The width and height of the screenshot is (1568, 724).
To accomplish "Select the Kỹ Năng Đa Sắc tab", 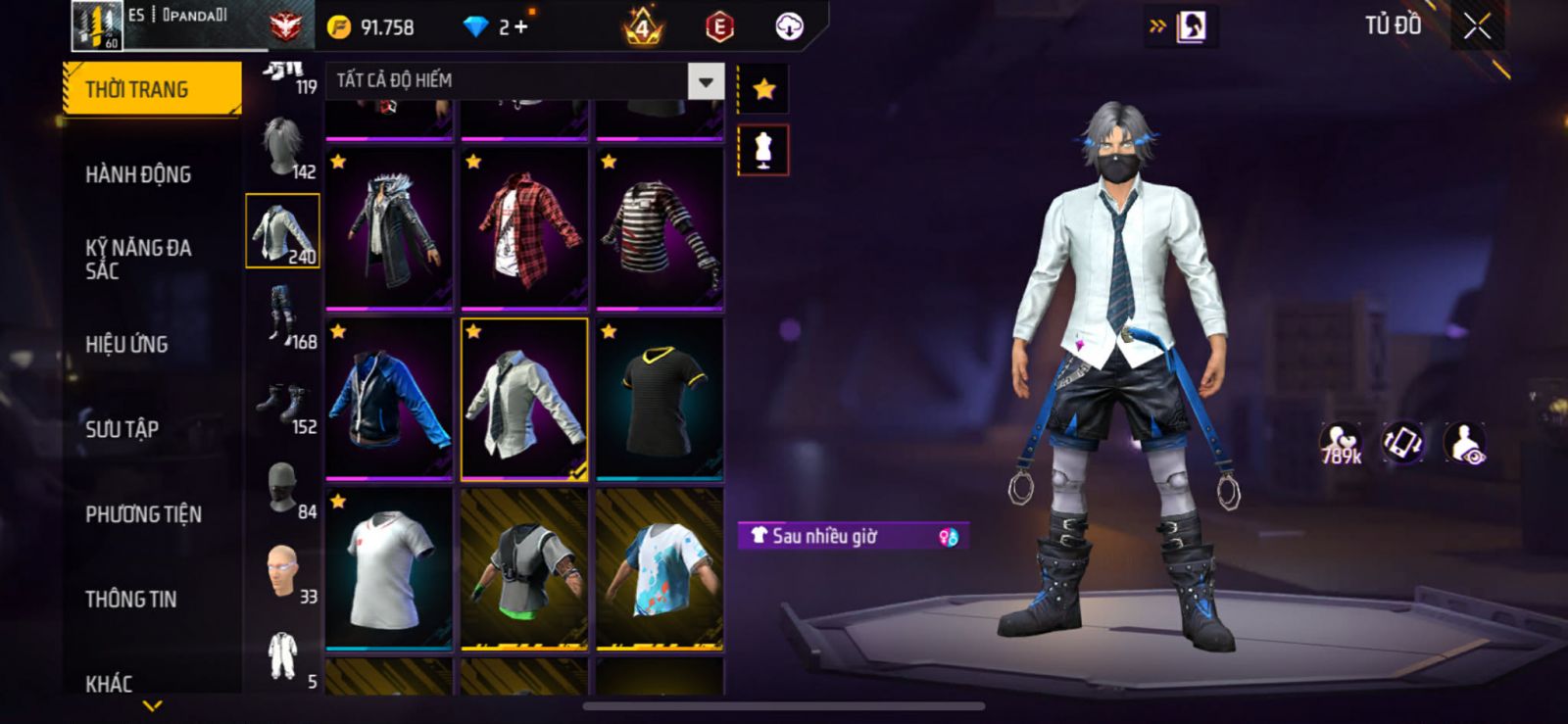I will point(138,259).
